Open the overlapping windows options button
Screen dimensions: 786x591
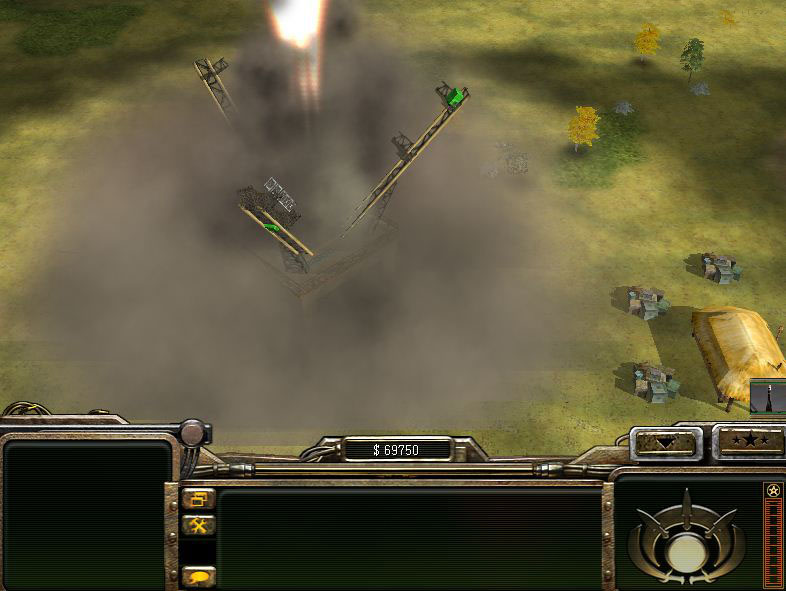(199, 498)
